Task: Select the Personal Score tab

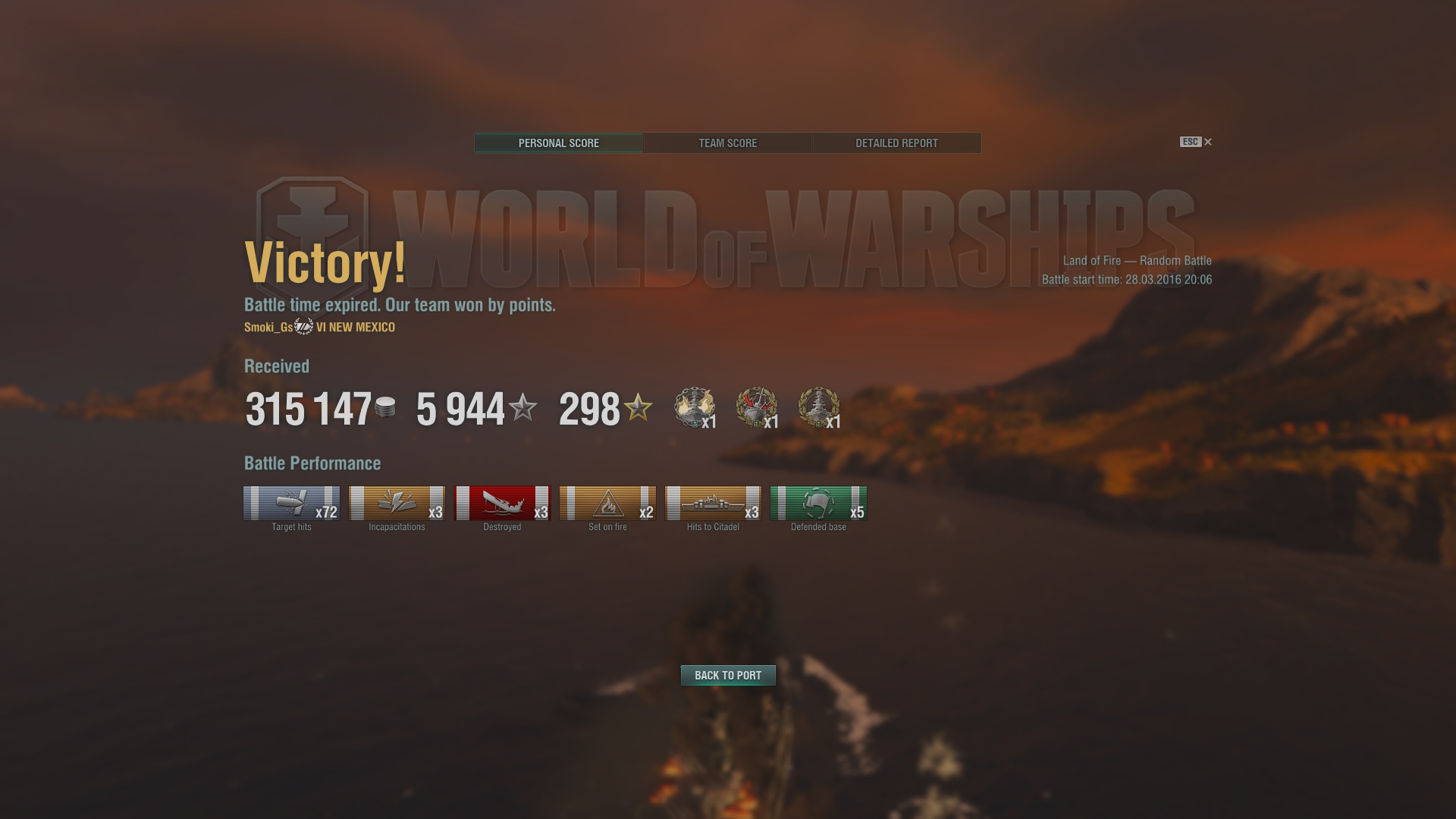Action: (x=559, y=143)
